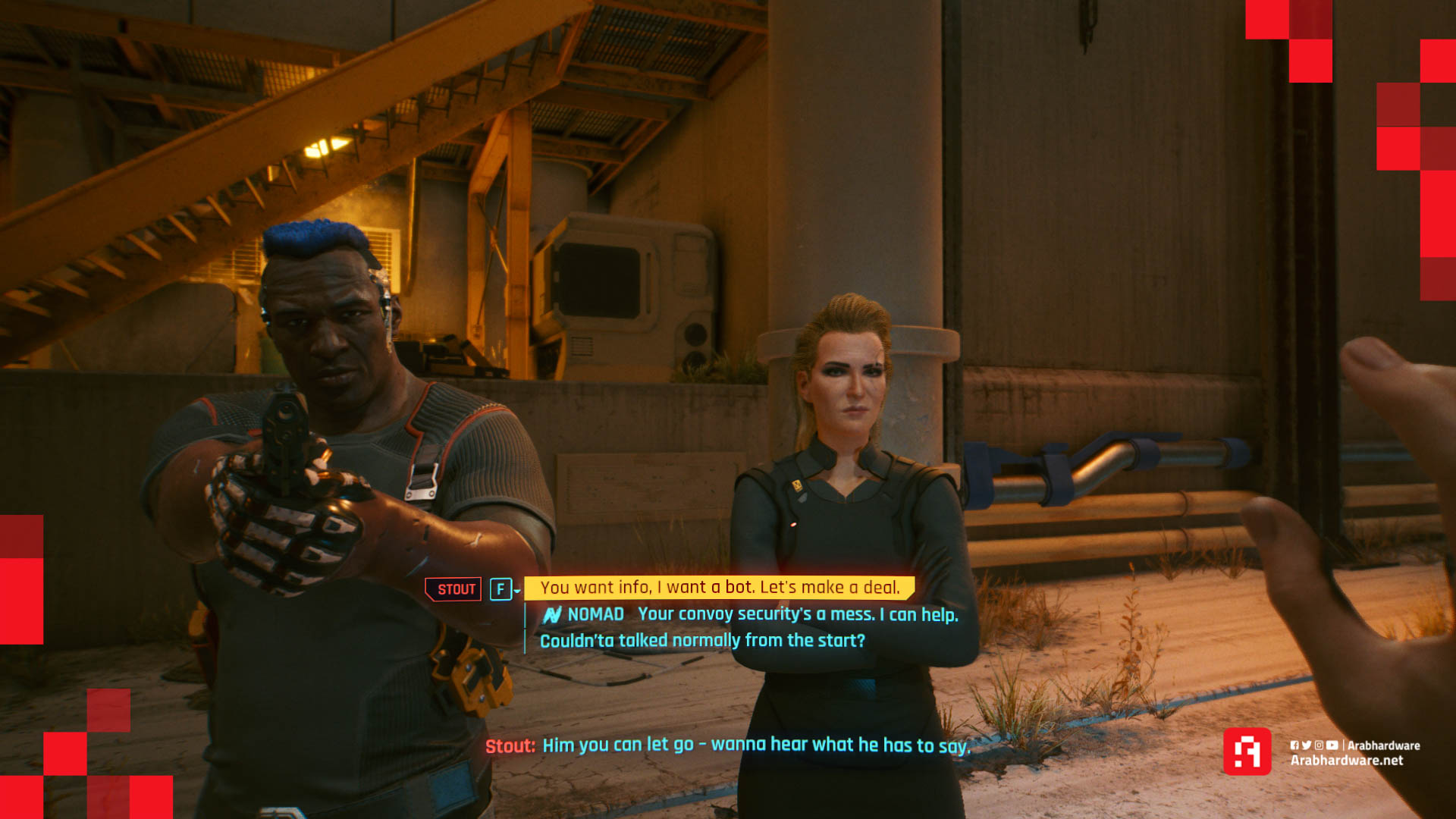Viewport: 1456px width, 819px height.
Task: Choose "You want info, I want a bot" reply
Action: pyautogui.click(x=719, y=588)
